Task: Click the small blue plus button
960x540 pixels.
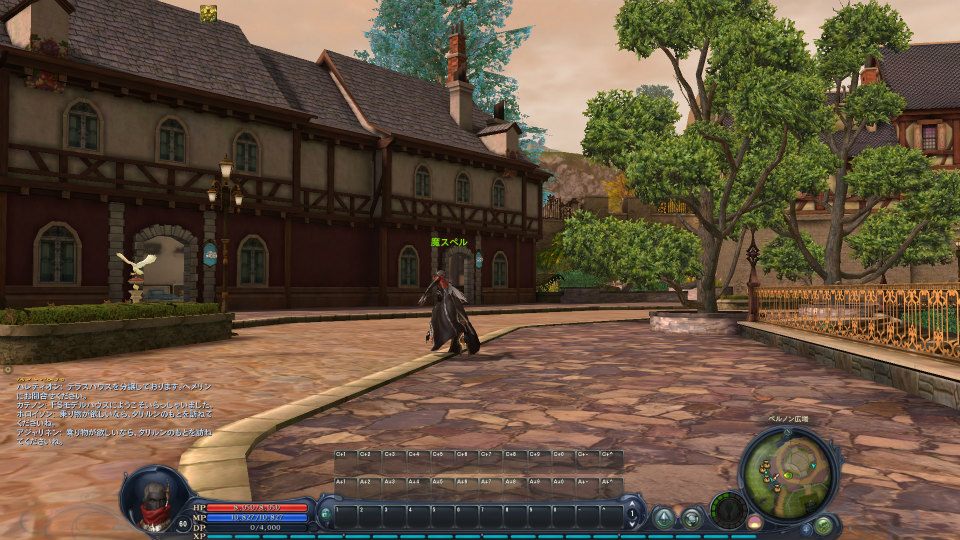Action: (x=806, y=527)
